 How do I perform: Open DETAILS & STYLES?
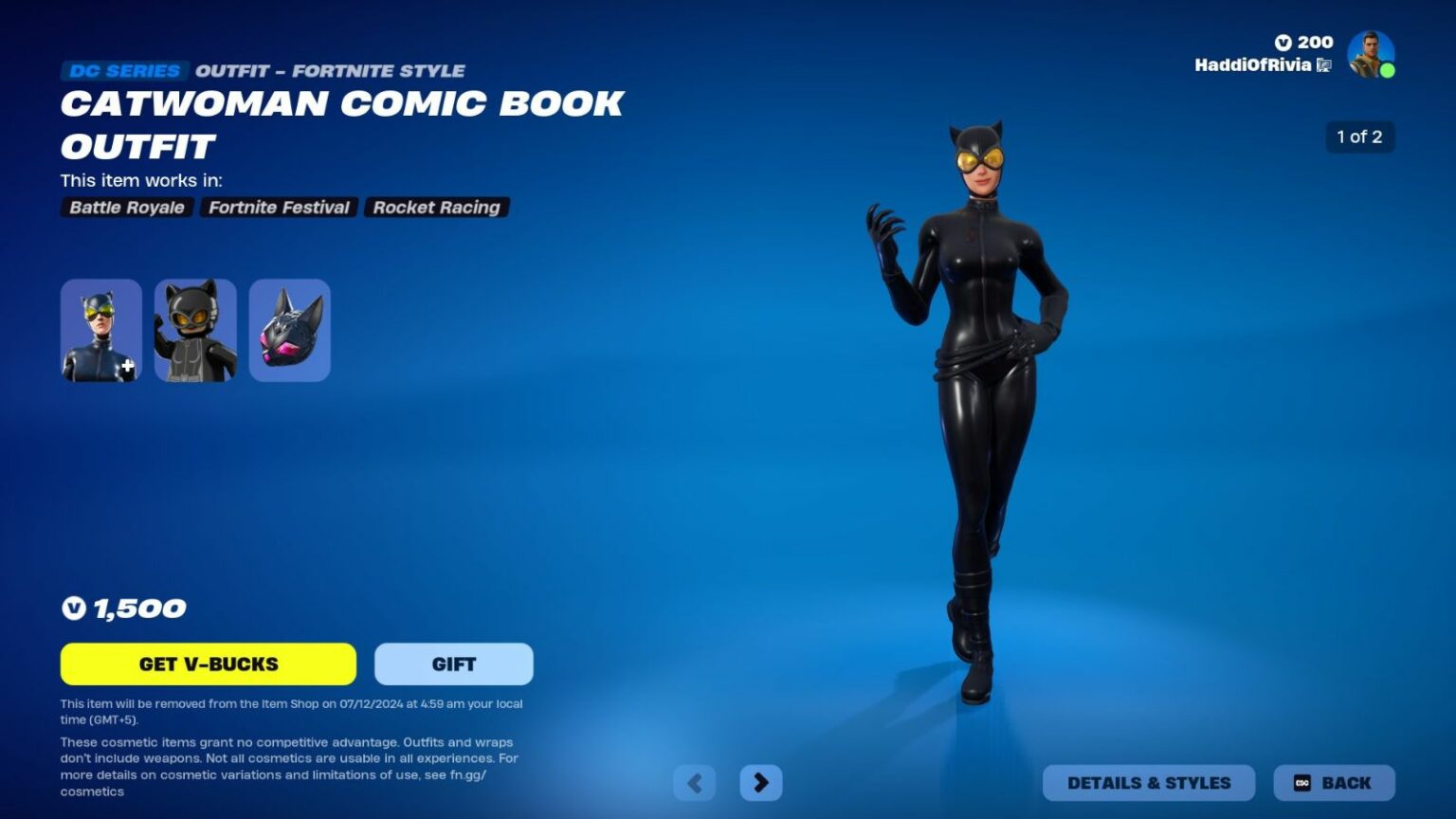1148,783
